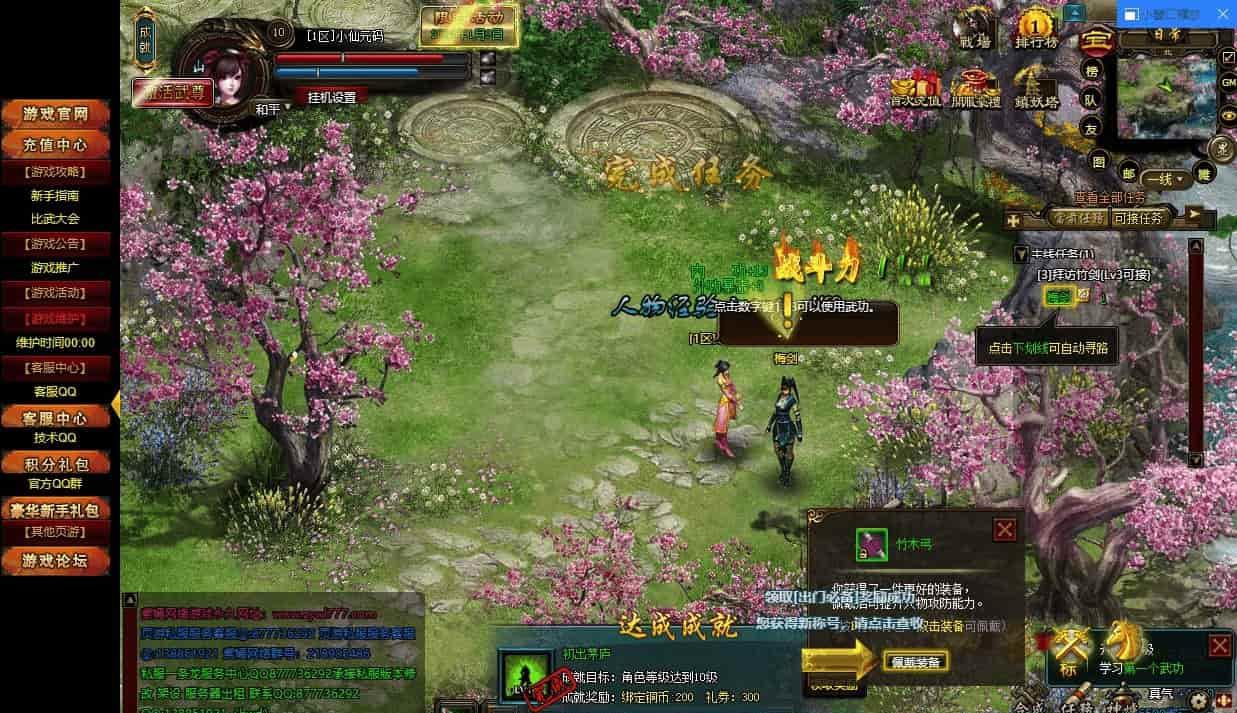The width and height of the screenshot is (1237, 713).
Task: Open the 充值中心 recharge button
Action: 57,145
